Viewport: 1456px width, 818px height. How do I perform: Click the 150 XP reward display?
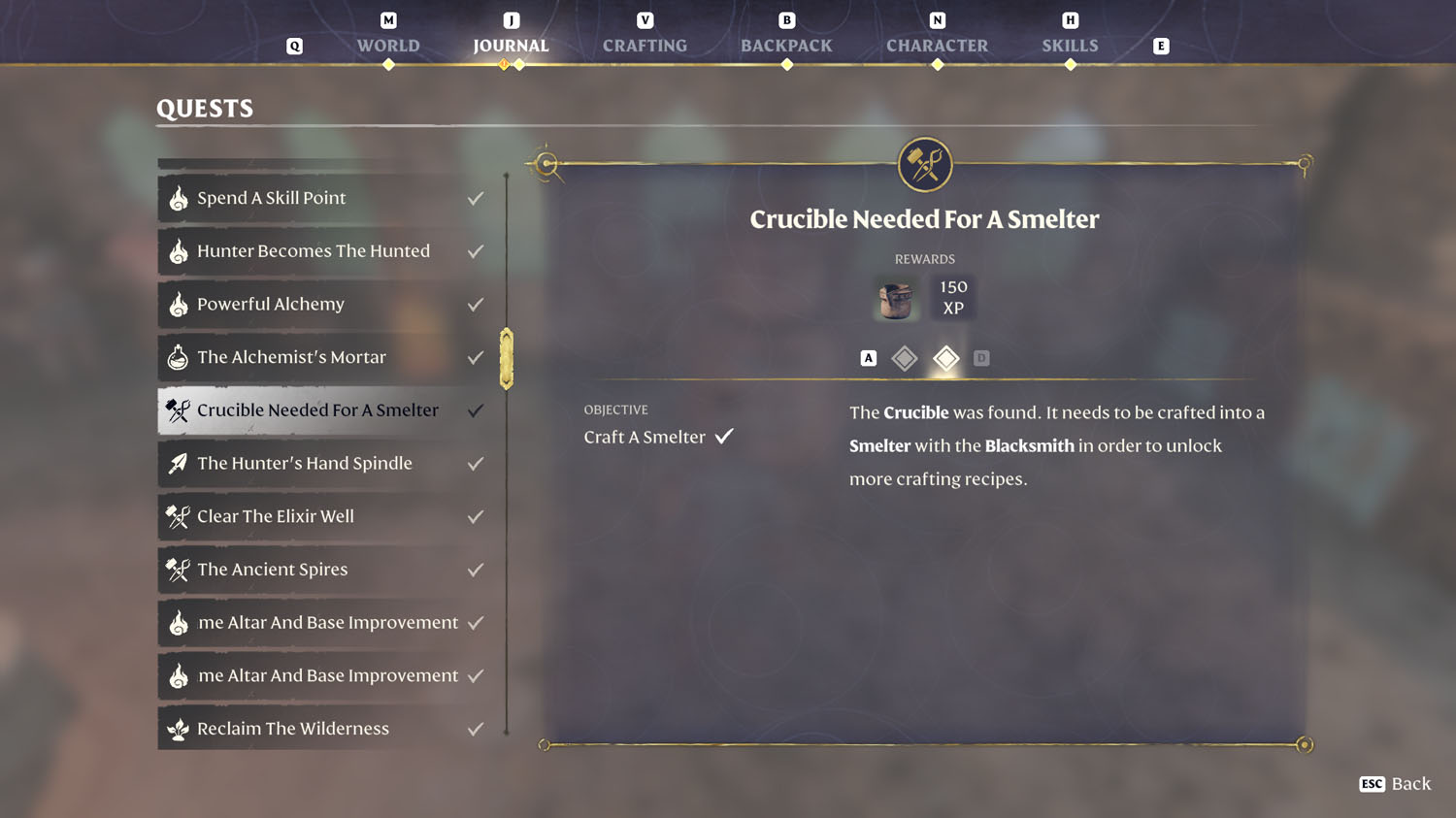[952, 298]
